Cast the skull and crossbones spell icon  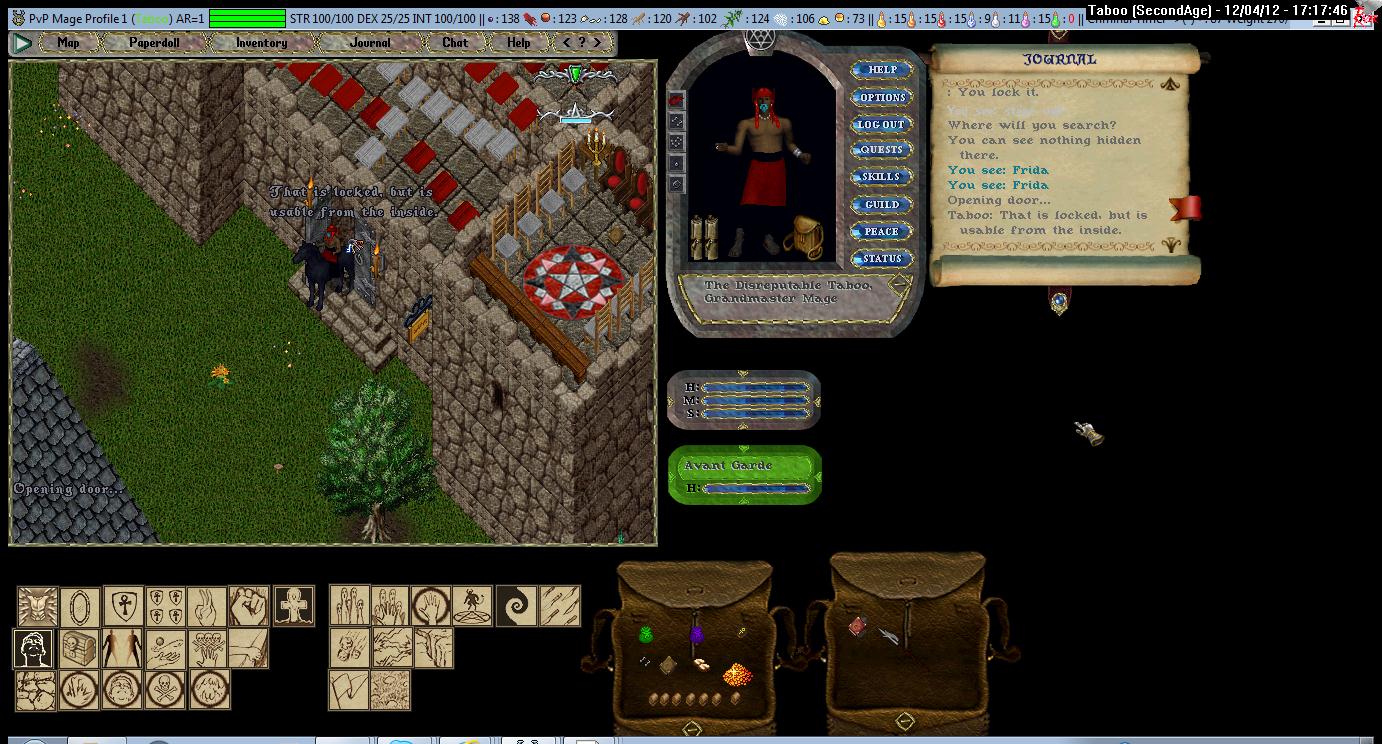(167, 689)
